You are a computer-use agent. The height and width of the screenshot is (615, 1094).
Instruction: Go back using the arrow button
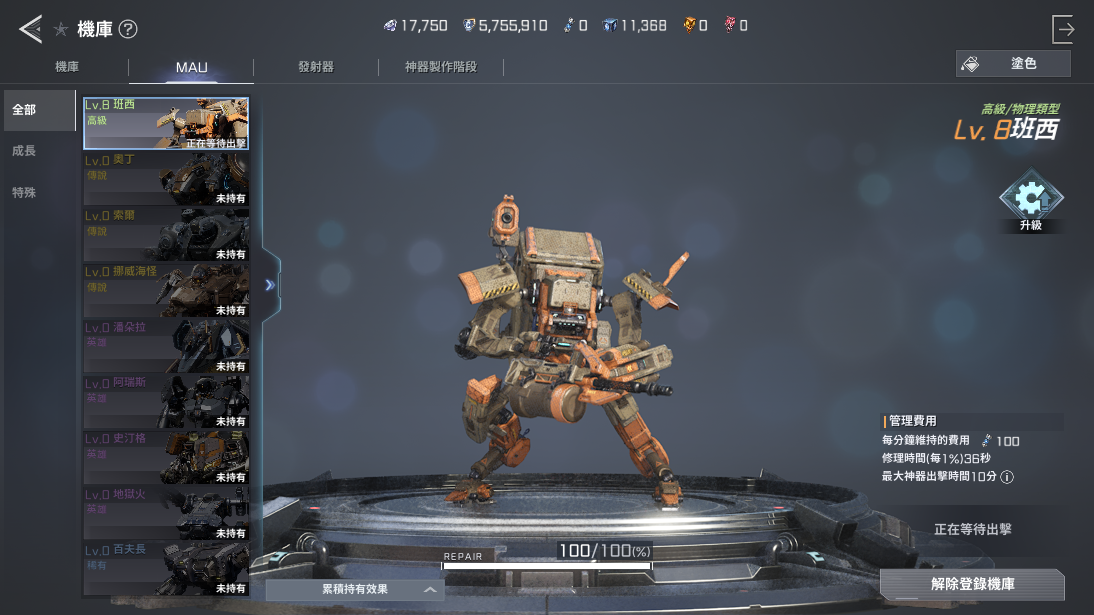click(30, 29)
